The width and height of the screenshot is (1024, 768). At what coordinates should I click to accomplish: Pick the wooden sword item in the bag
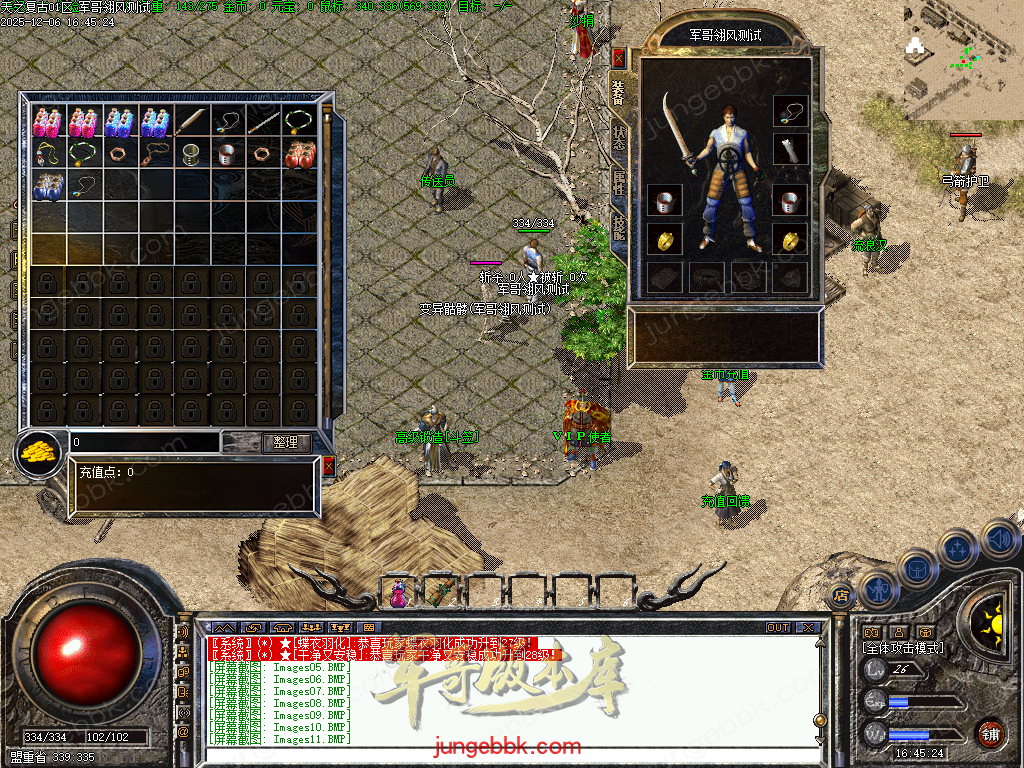[x=192, y=122]
